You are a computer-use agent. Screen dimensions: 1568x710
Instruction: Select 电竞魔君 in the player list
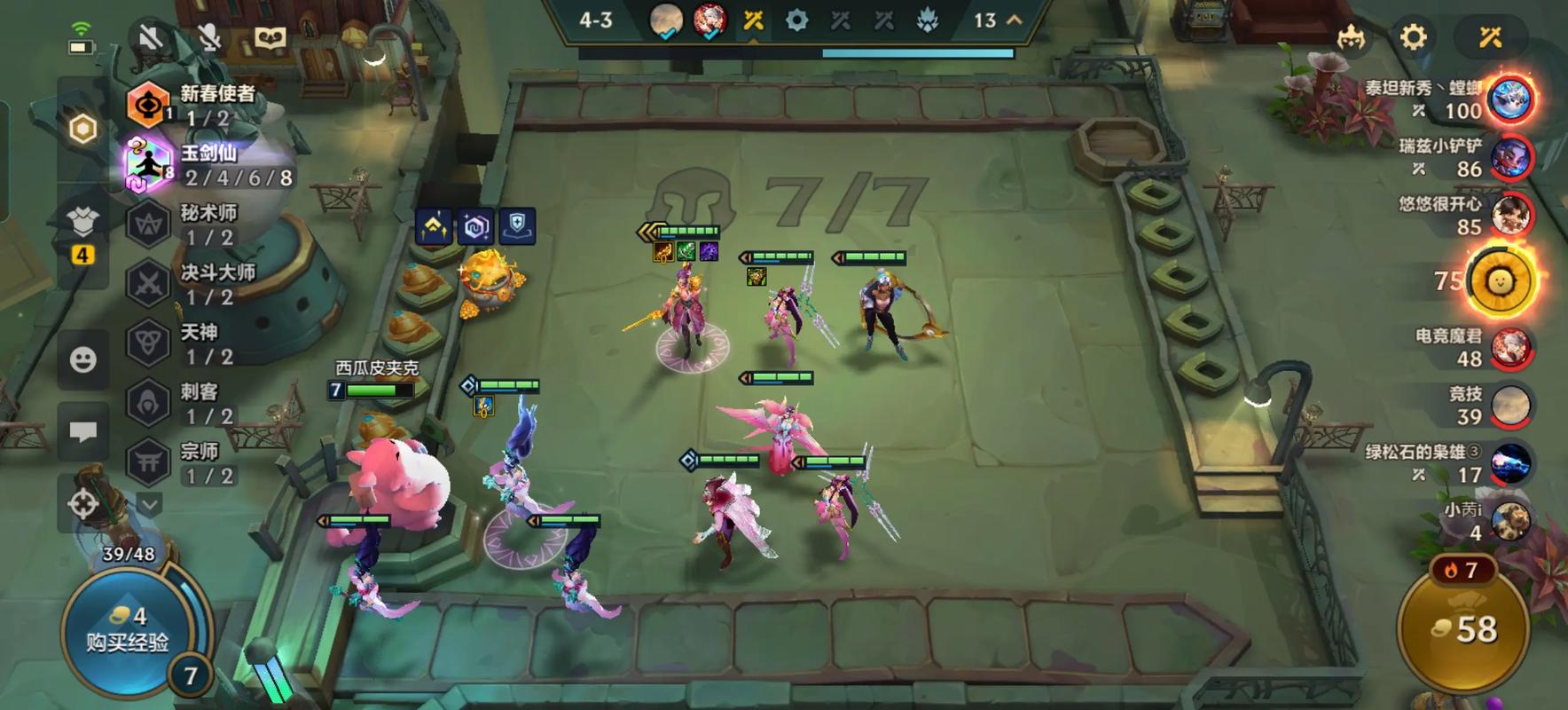(1510, 347)
